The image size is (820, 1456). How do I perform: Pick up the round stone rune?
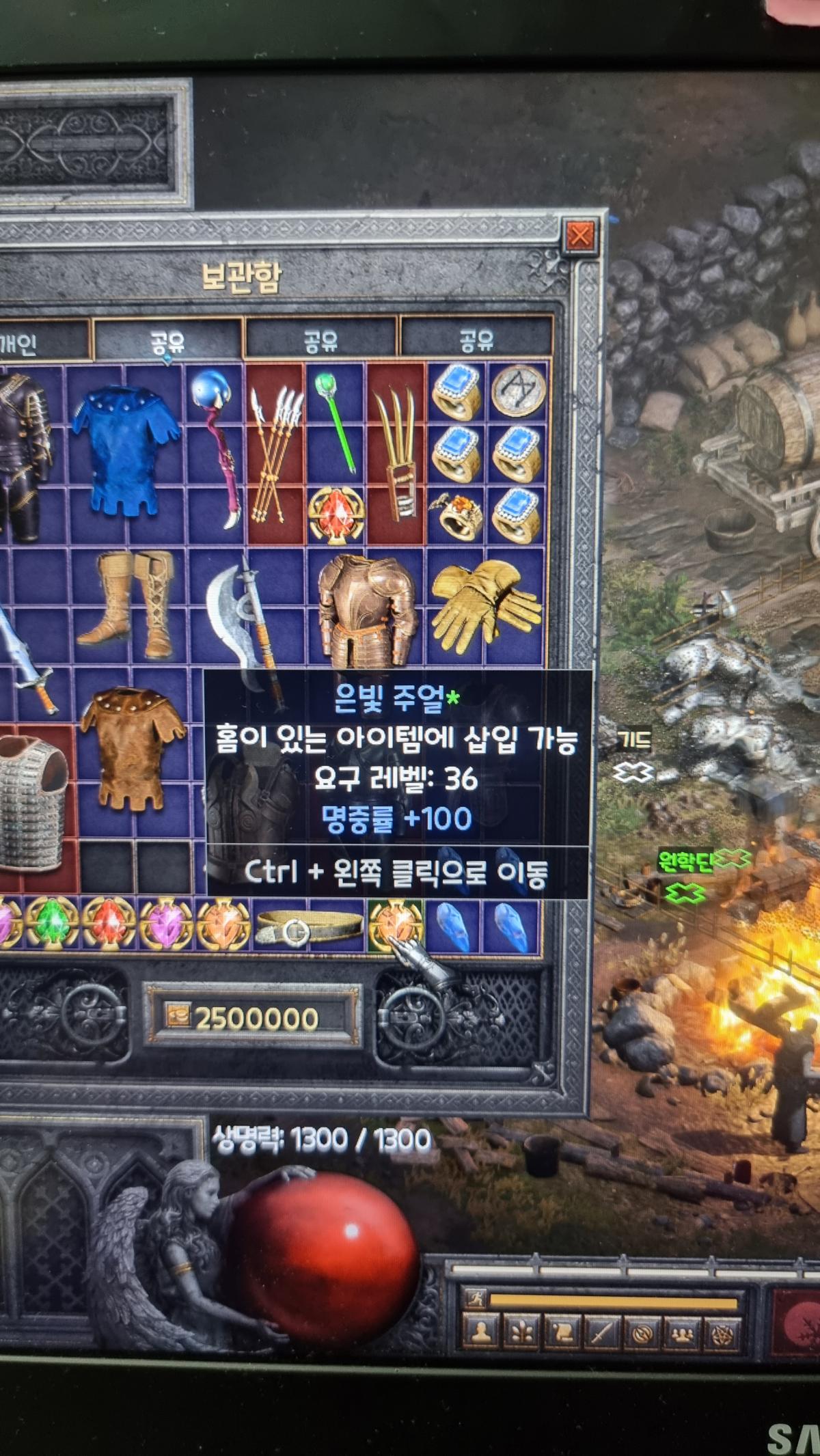point(519,392)
